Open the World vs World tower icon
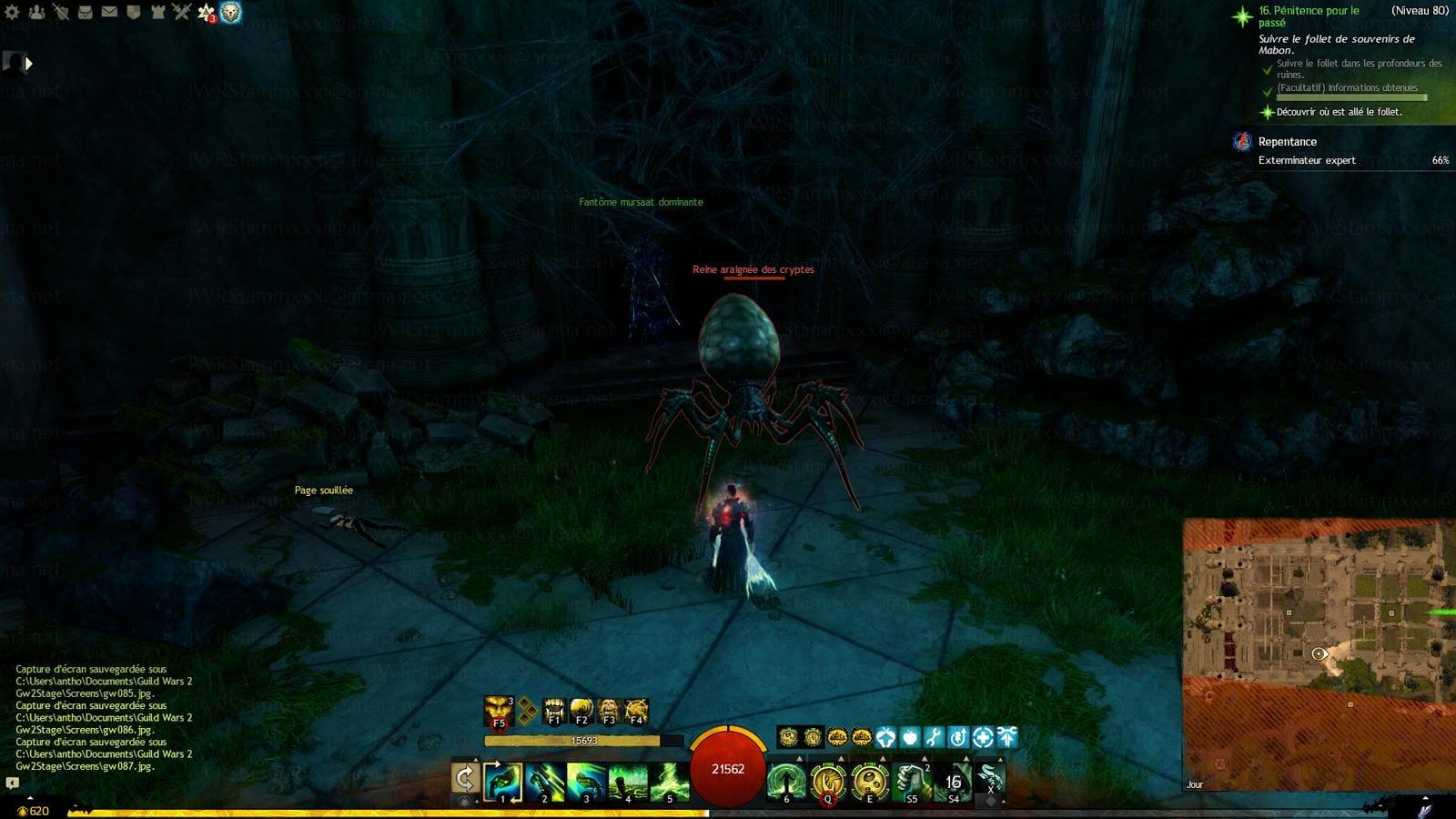 (157, 12)
